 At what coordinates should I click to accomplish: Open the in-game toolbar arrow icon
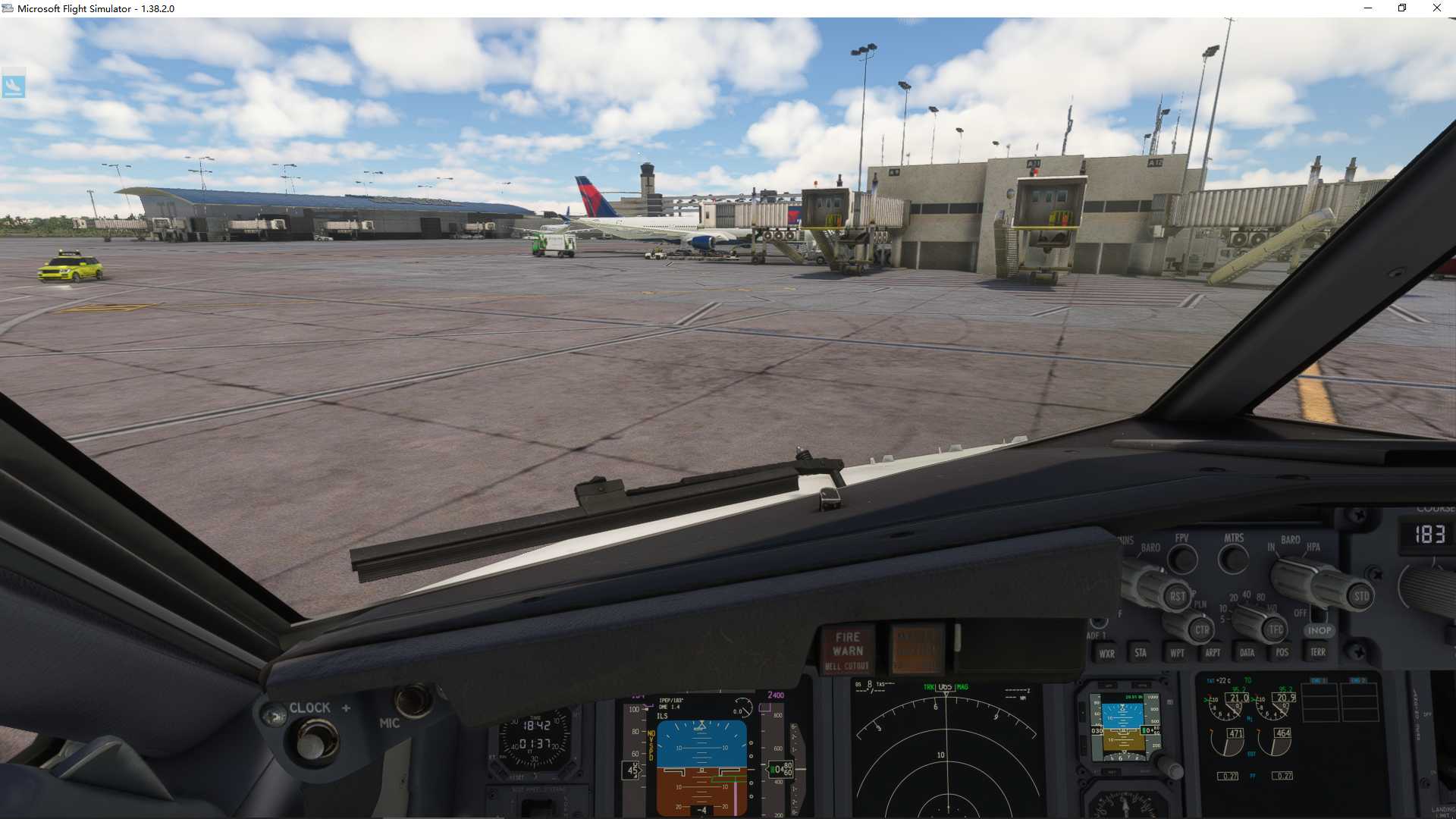[15, 85]
